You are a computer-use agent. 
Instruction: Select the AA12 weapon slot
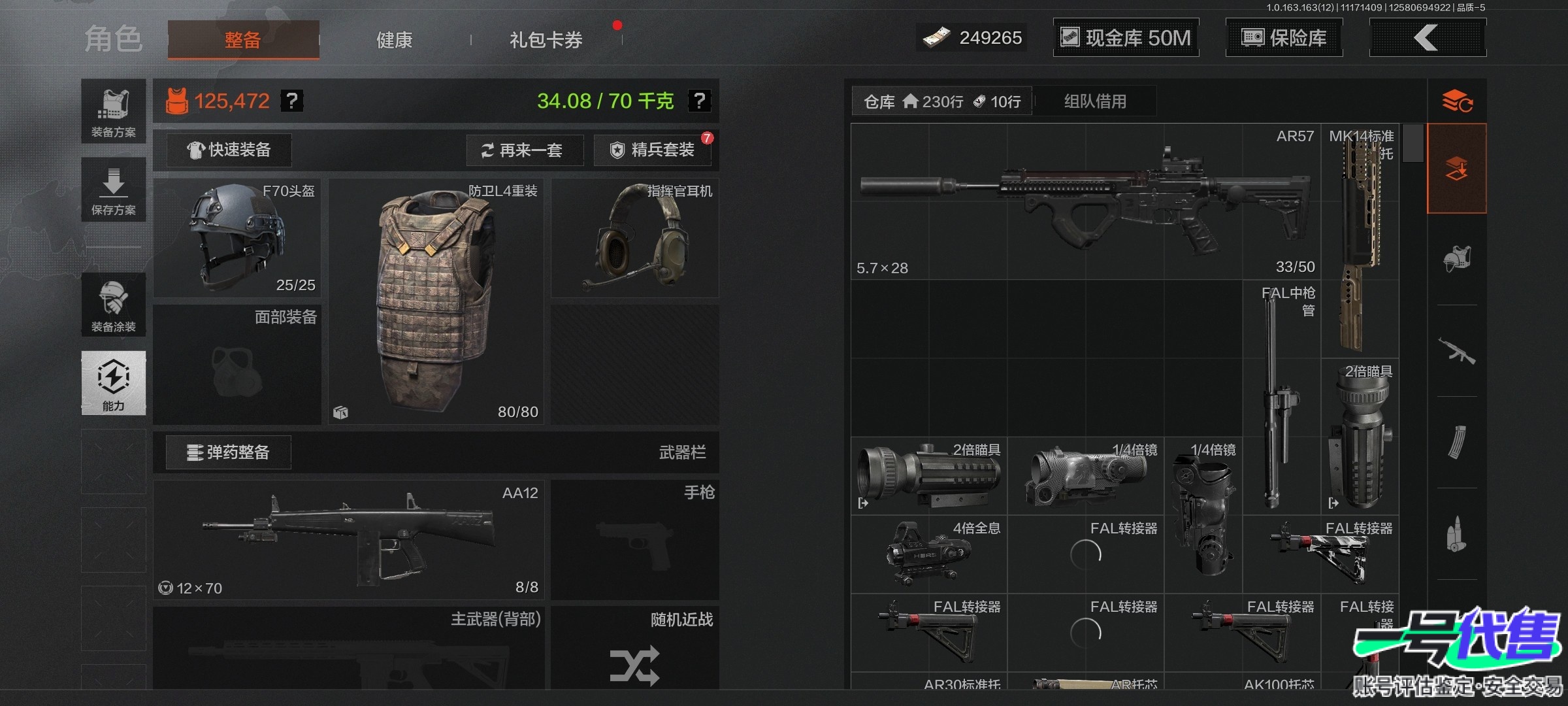[x=348, y=540]
